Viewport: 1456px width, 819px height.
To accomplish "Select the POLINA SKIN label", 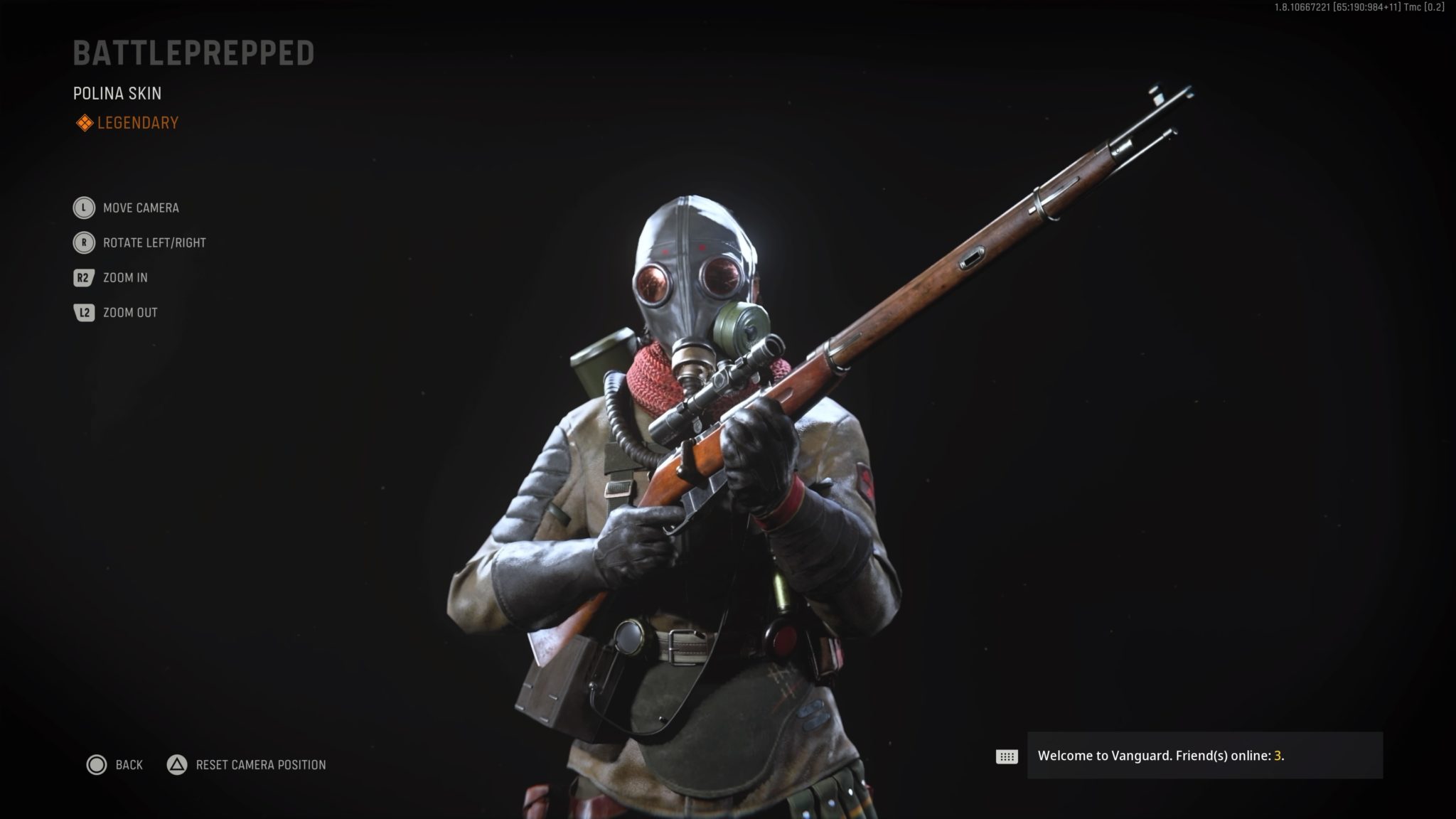I will pos(117,93).
